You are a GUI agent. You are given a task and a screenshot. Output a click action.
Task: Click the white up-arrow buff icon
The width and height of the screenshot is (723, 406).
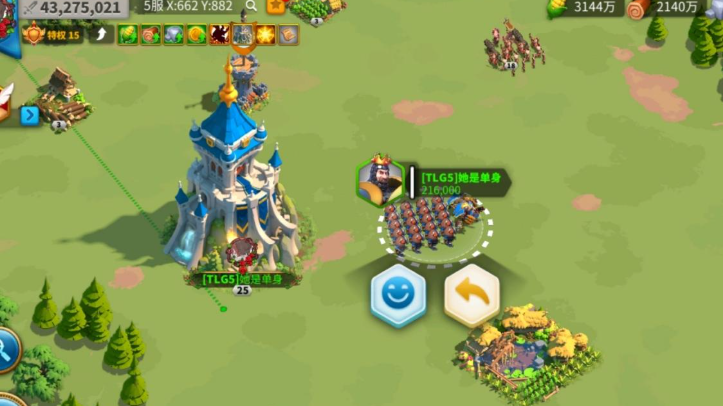[x=102, y=35]
